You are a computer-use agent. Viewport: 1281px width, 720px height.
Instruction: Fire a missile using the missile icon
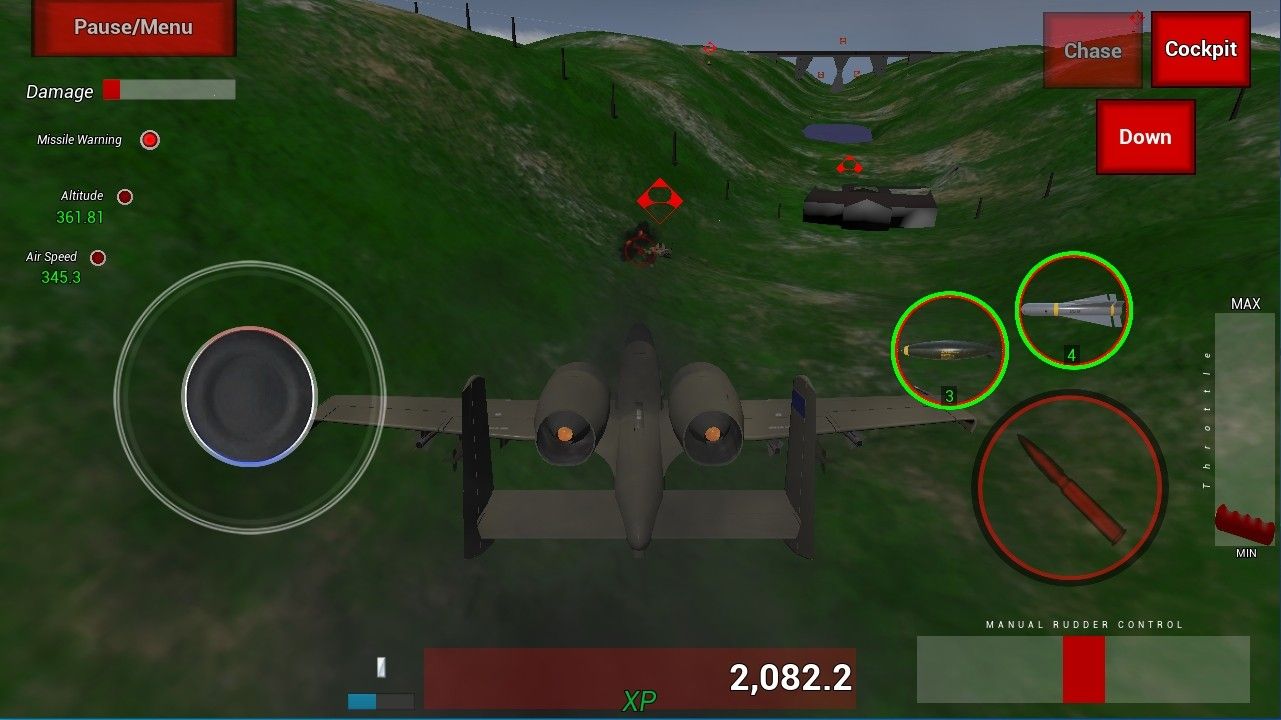point(1072,310)
